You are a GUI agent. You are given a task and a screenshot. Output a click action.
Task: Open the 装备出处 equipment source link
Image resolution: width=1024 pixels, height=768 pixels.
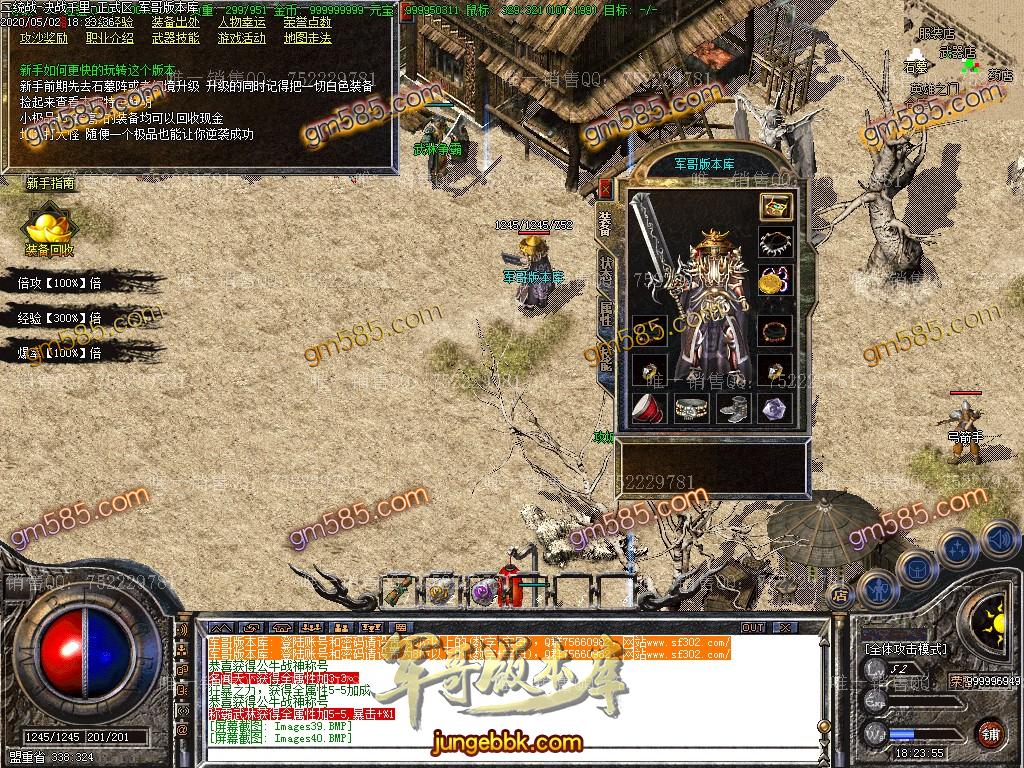(181, 23)
